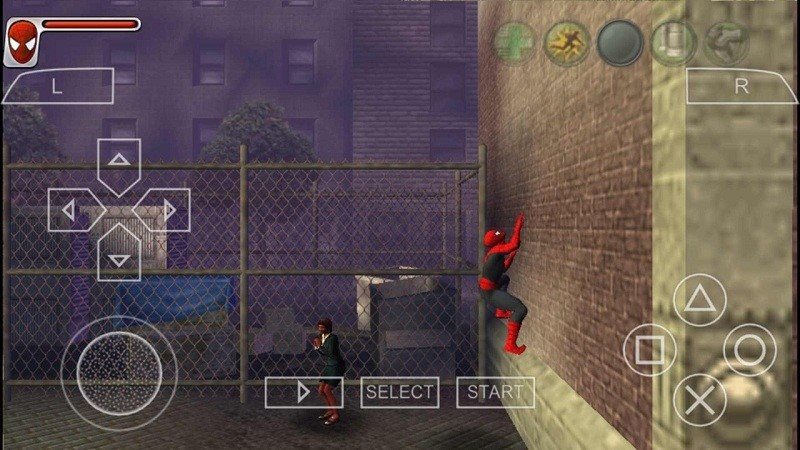The image size is (800, 450).
Task: Click the SELECT button
Action: tap(399, 392)
